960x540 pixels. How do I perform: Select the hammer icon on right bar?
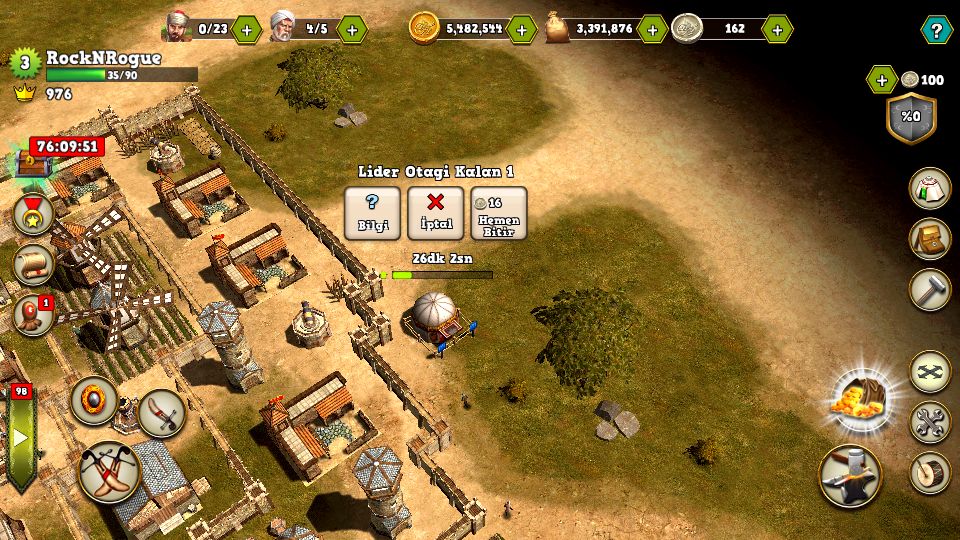[929, 290]
